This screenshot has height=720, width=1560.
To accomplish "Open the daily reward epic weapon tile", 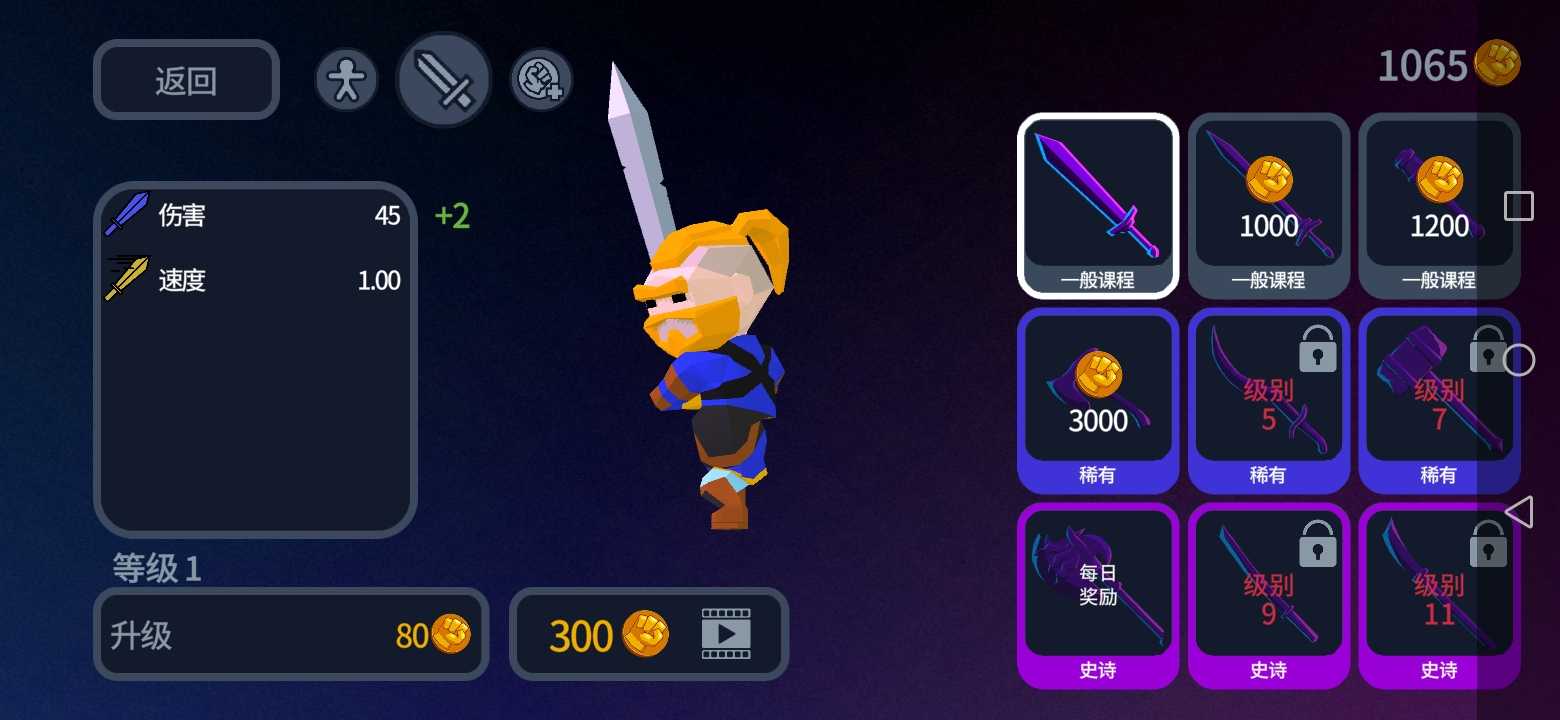I will tap(1098, 595).
